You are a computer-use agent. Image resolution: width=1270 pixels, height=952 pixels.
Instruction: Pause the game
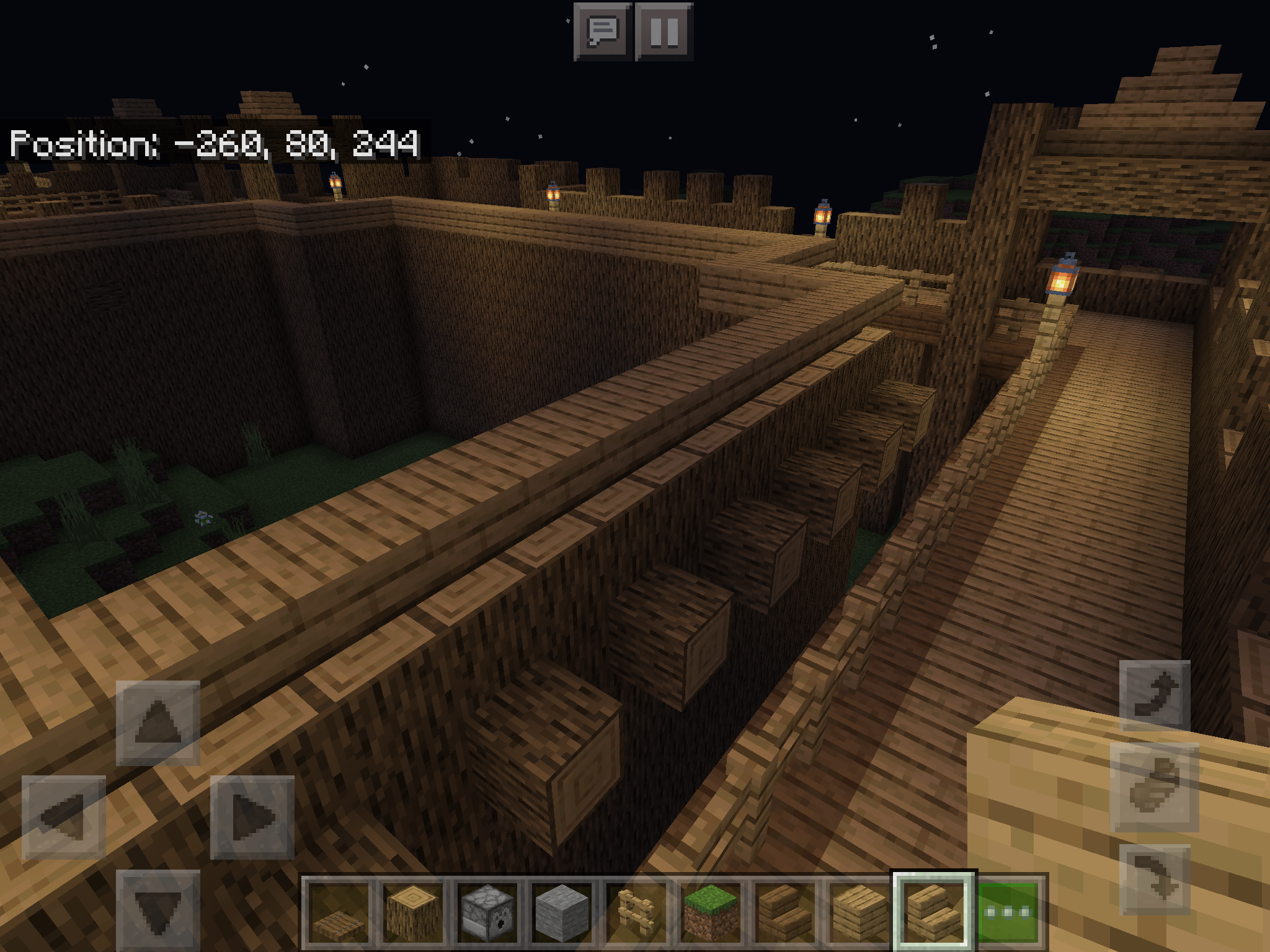pos(664,31)
